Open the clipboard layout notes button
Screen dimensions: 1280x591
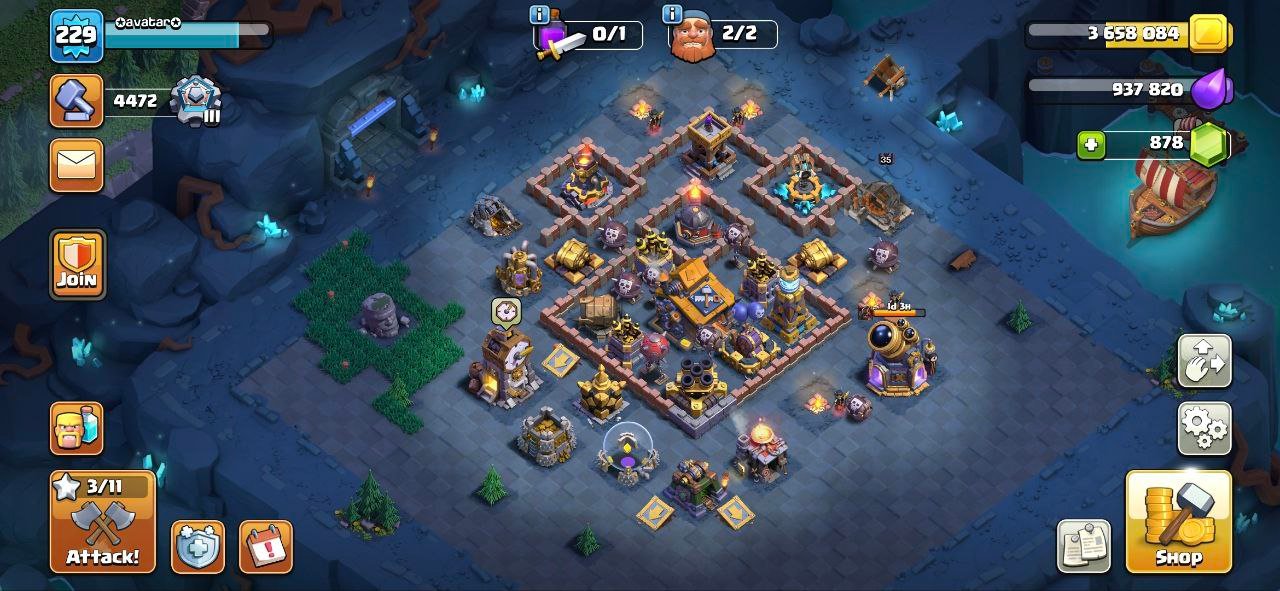(1084, 546)
